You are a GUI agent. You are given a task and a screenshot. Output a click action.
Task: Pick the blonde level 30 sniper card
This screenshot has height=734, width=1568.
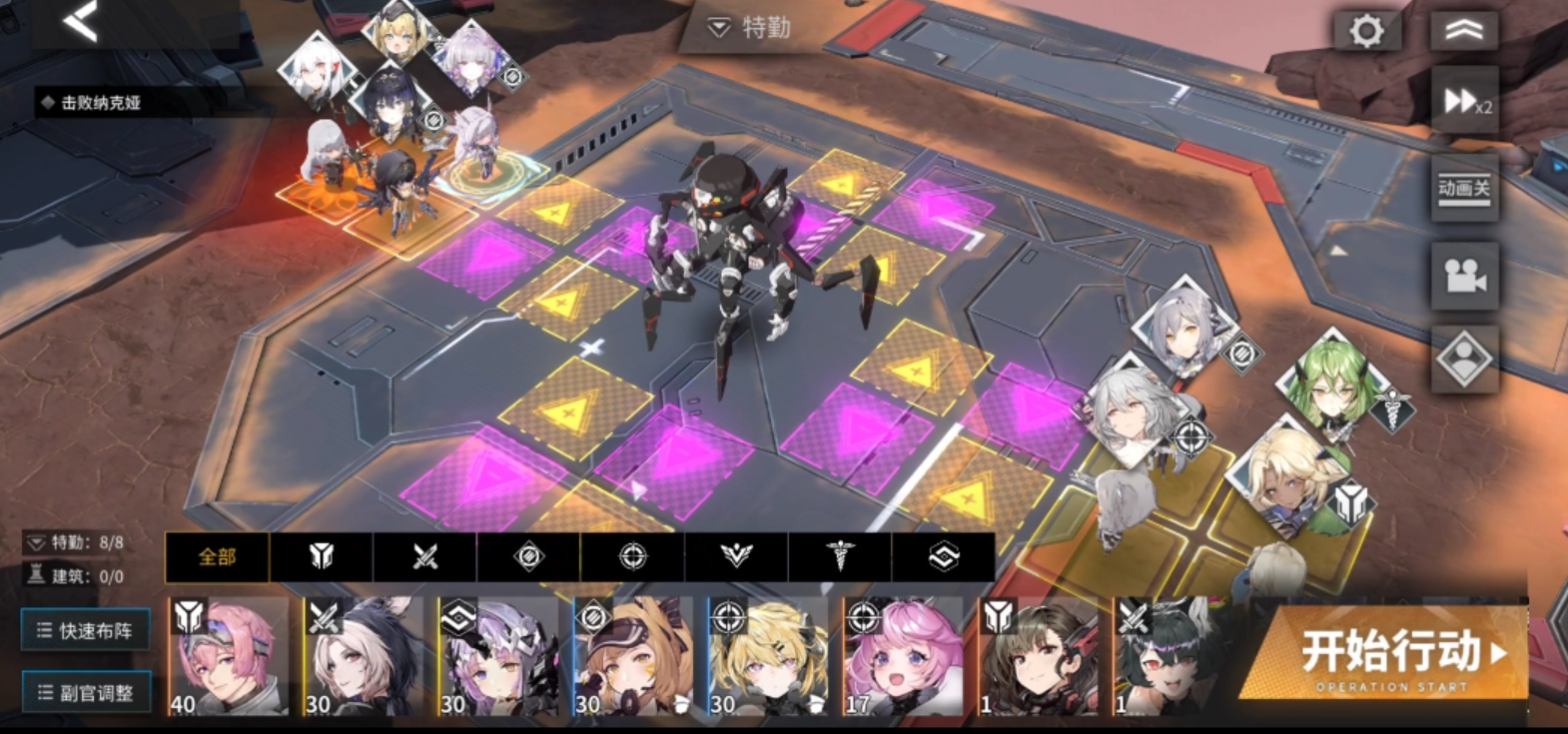click(767, 657)
